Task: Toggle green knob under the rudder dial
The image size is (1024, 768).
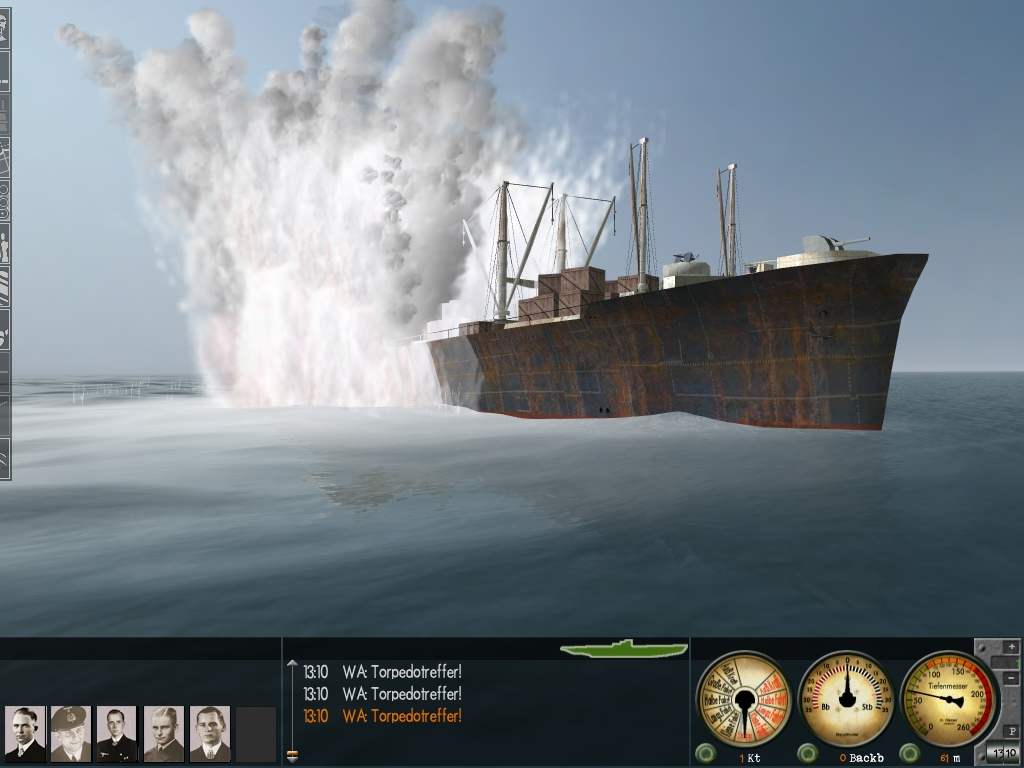Action: (807, 753)
